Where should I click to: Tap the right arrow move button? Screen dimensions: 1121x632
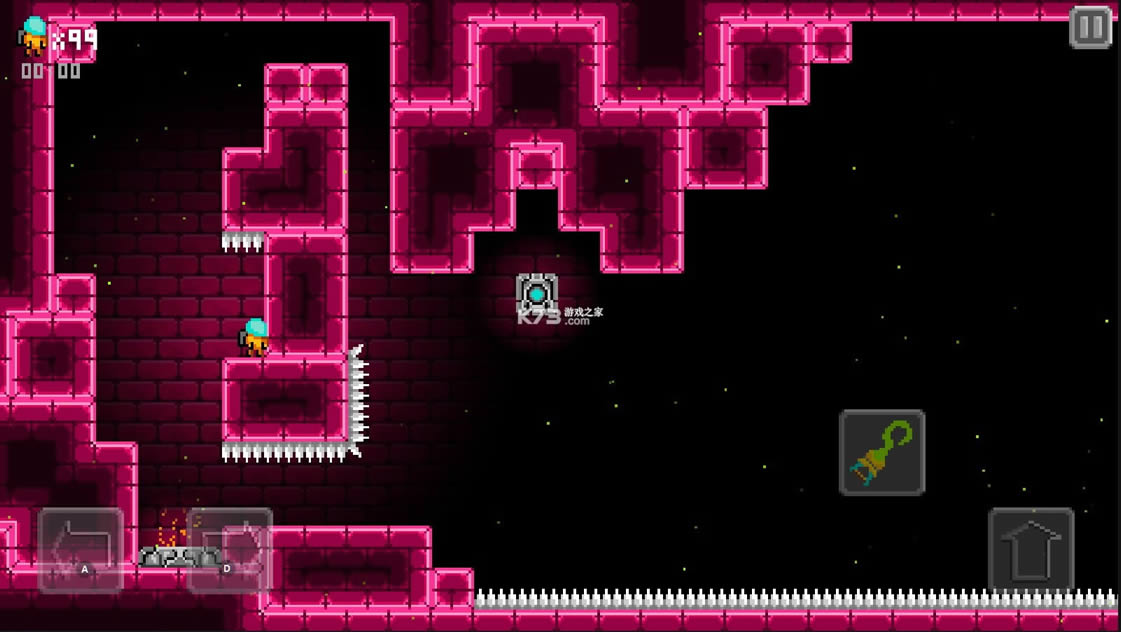230,550
